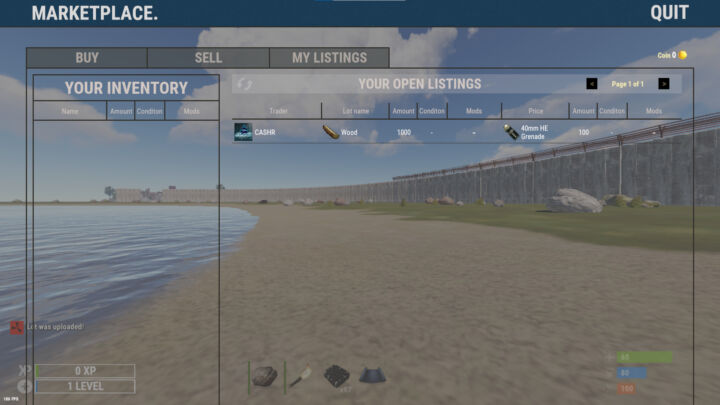Go to the next listings page
This screenshot has width=720, height=405.
(x=664, y=84)
